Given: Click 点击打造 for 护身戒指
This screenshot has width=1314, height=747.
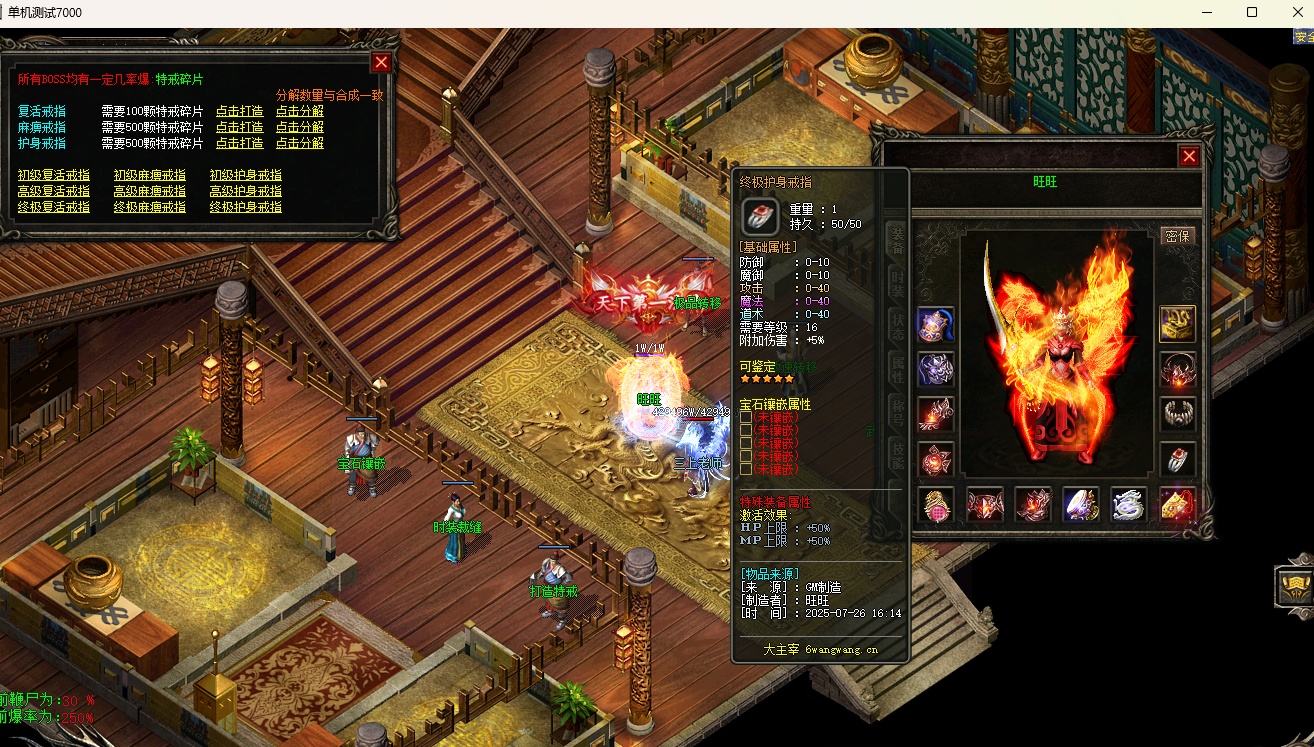Looking at the screenshot, I should coord(240,143).
